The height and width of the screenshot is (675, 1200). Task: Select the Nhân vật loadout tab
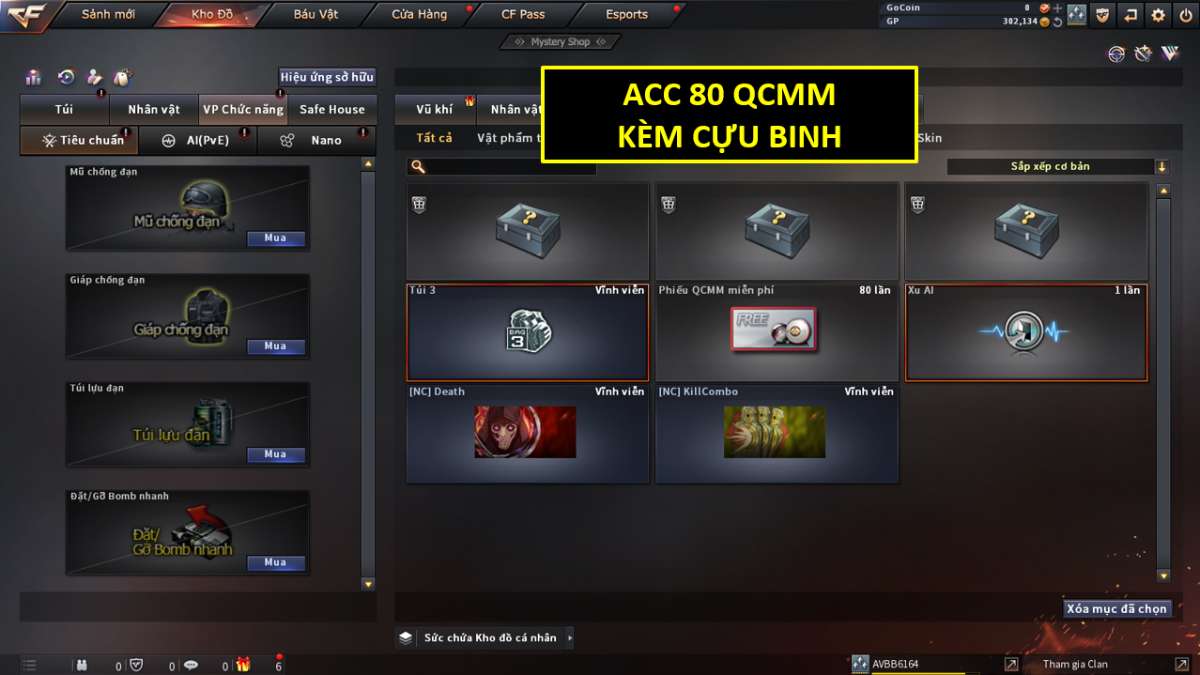click(153, 110)
